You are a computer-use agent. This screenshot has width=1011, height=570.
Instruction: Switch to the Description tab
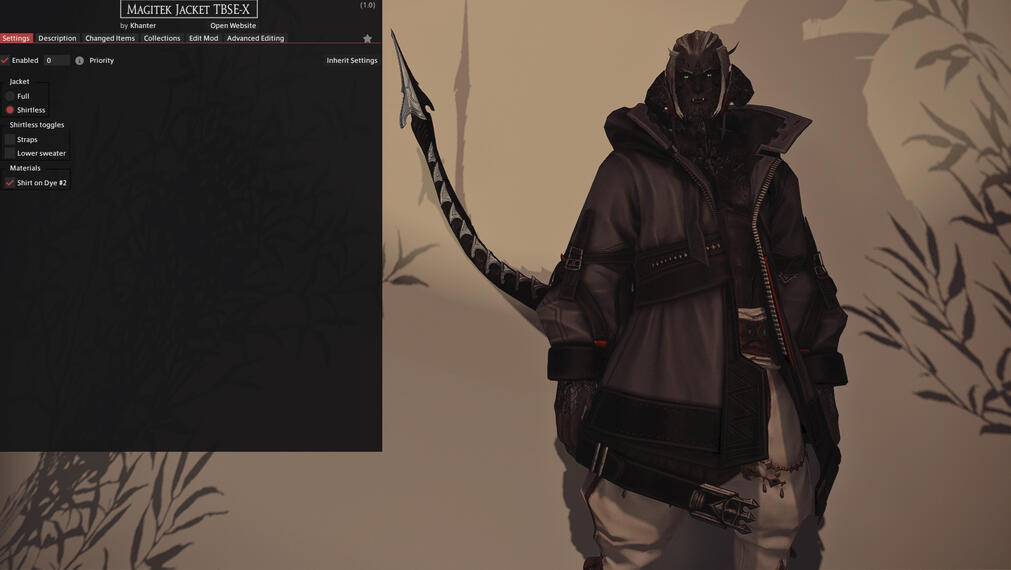[57, 38]
